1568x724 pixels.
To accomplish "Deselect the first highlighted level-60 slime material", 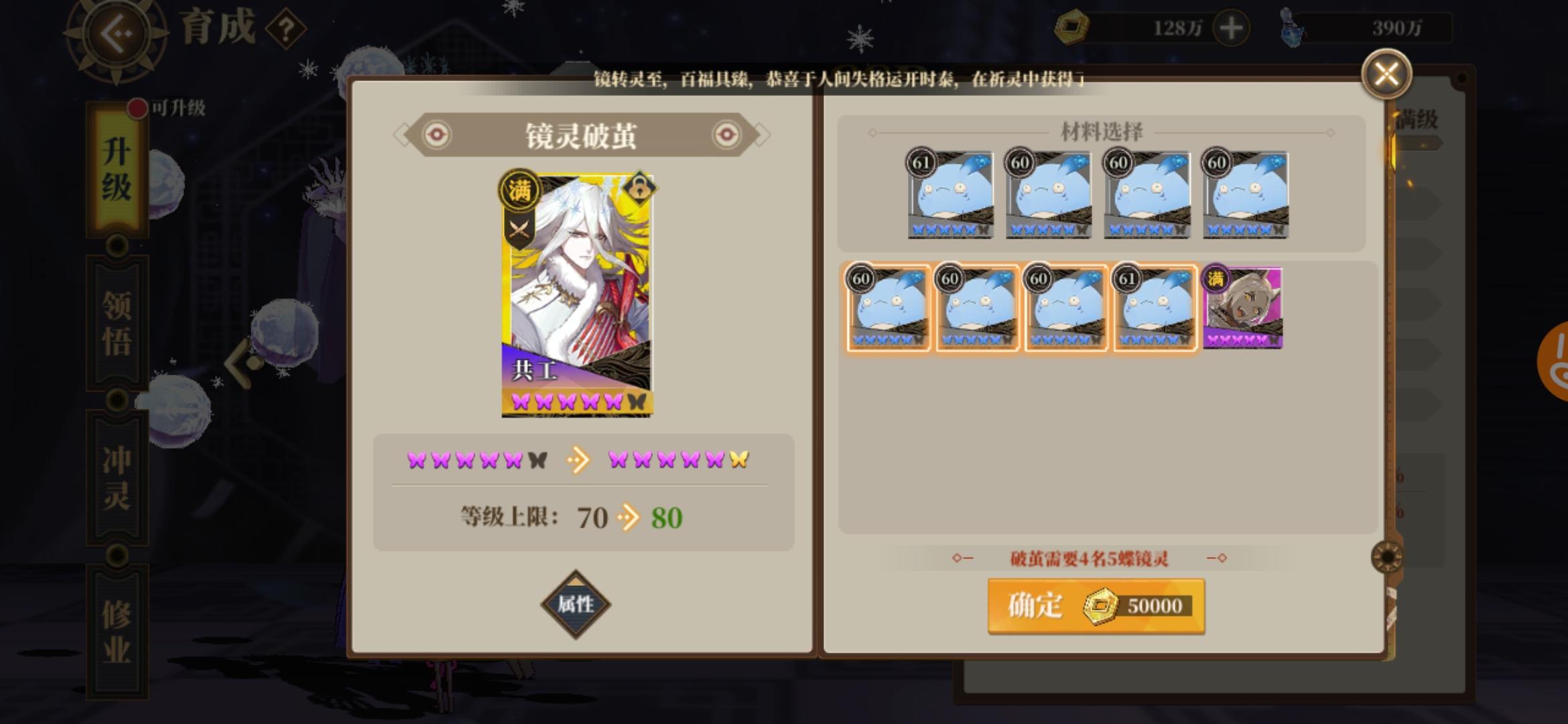I will click(x=888, y=307).
